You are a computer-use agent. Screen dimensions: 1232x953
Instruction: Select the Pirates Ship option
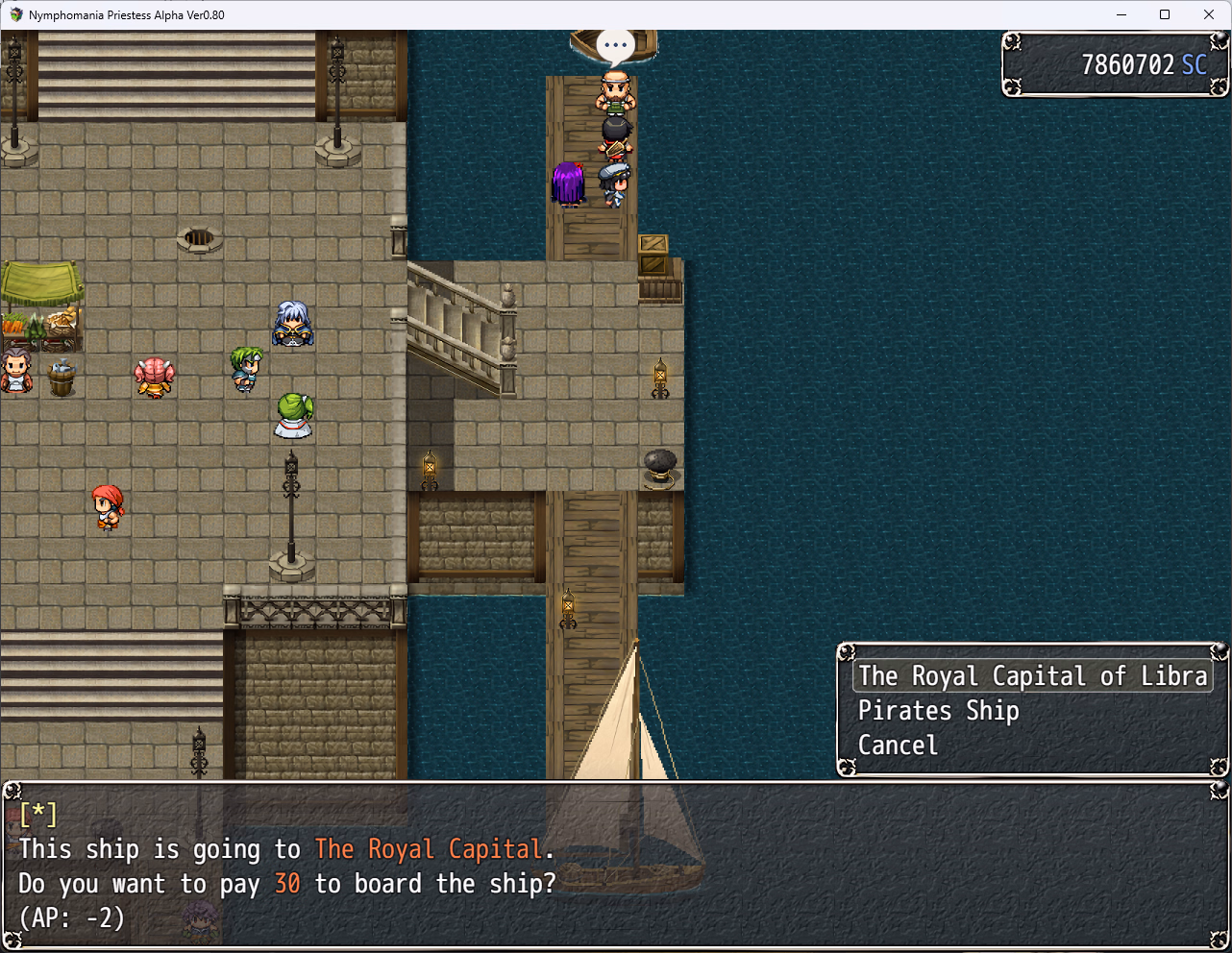point(938,711)
